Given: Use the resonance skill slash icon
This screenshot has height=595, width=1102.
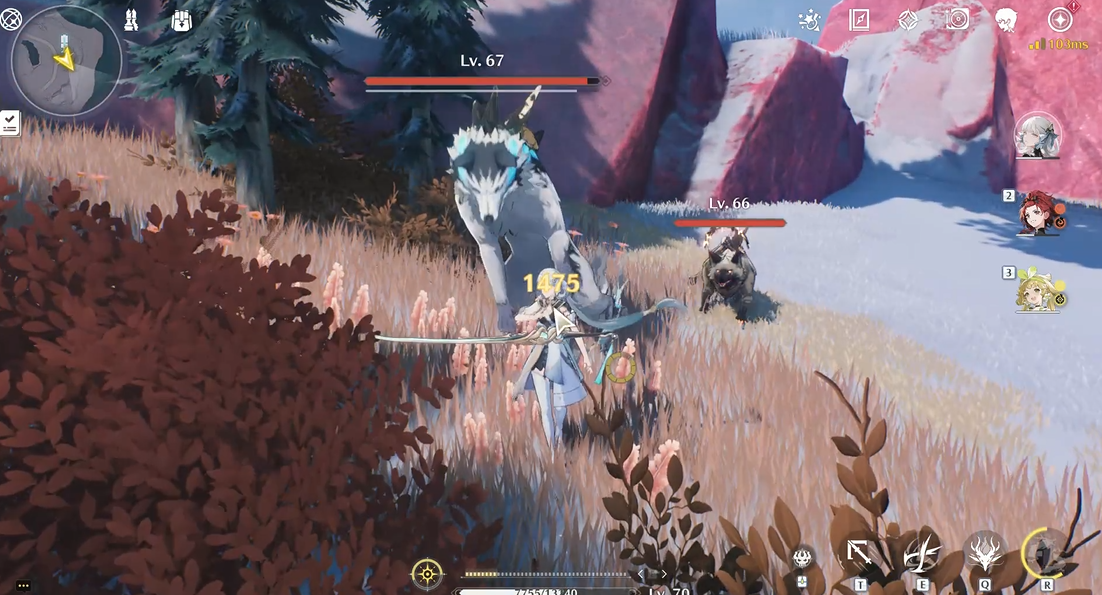Looking at the screenshot, I should click(x=921, y=553).
